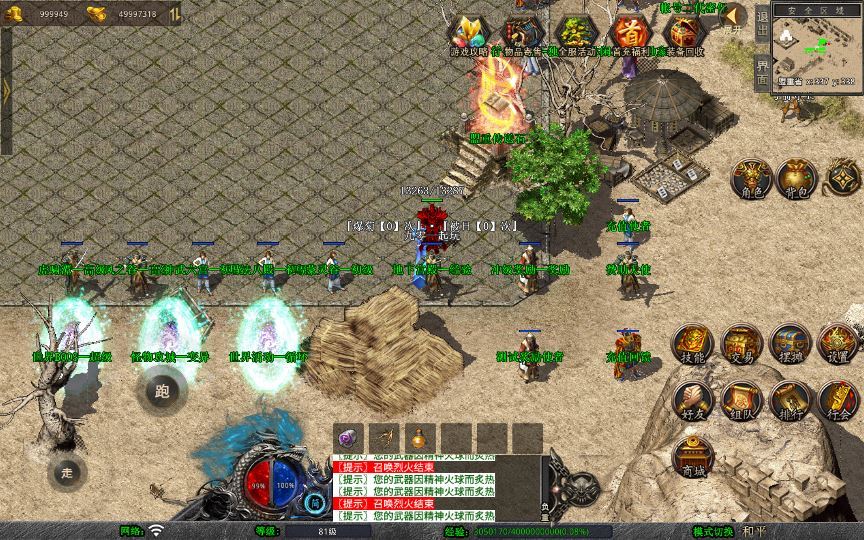
Task: Click the 界面 interface button
Action: [x=762, y=72]
